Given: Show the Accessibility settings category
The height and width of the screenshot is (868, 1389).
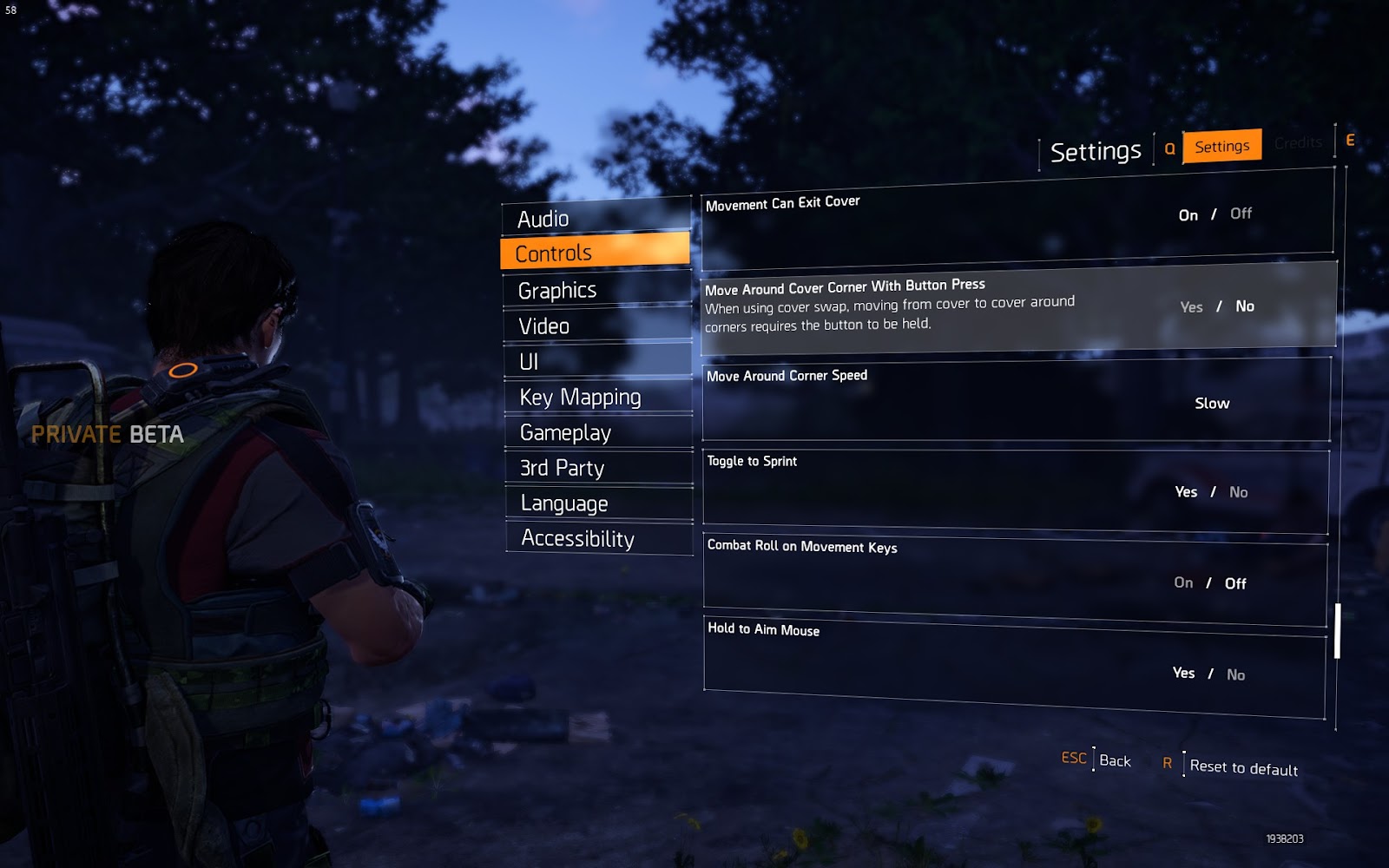Looking at the screenshot, I should [599, 538].
